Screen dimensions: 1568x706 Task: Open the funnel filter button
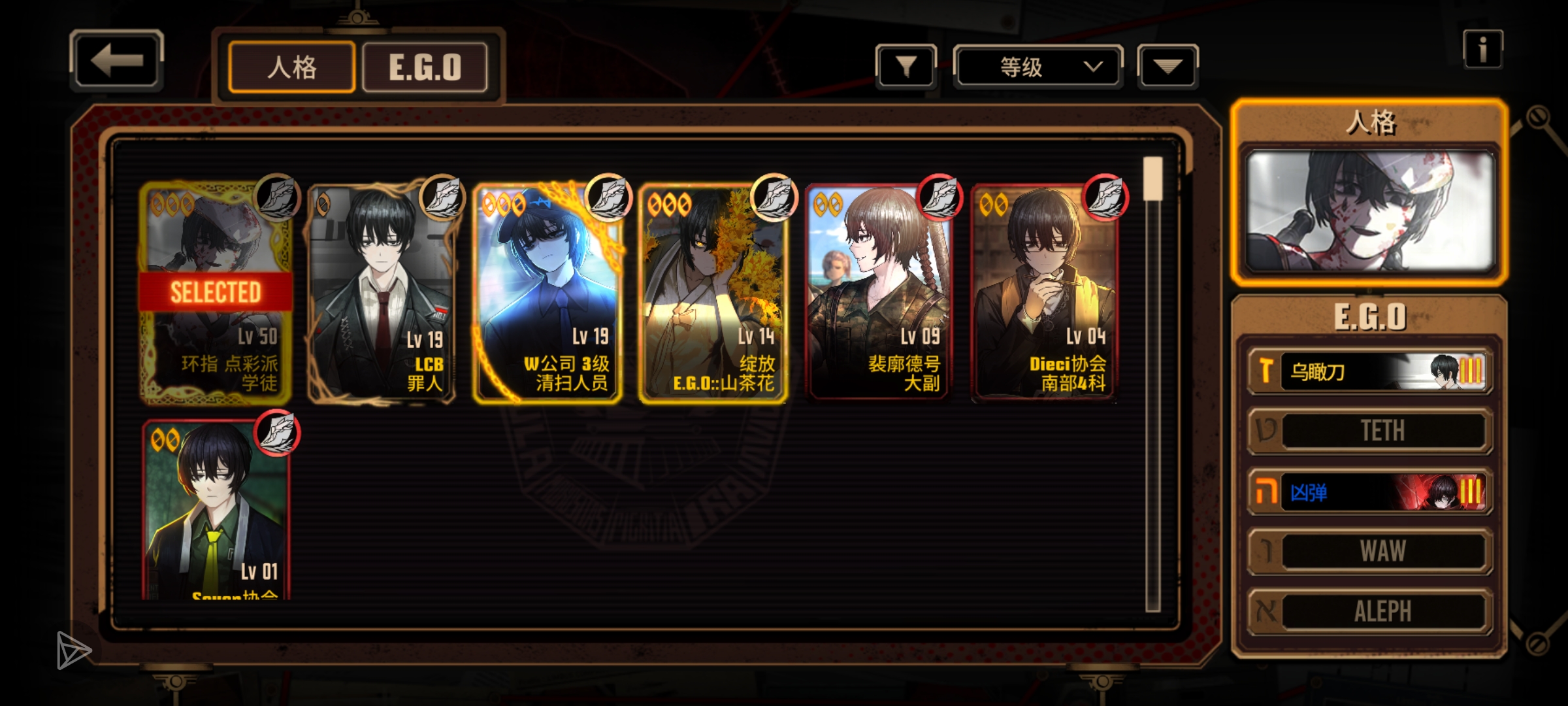pyautogui.click(x=906, y=67)
